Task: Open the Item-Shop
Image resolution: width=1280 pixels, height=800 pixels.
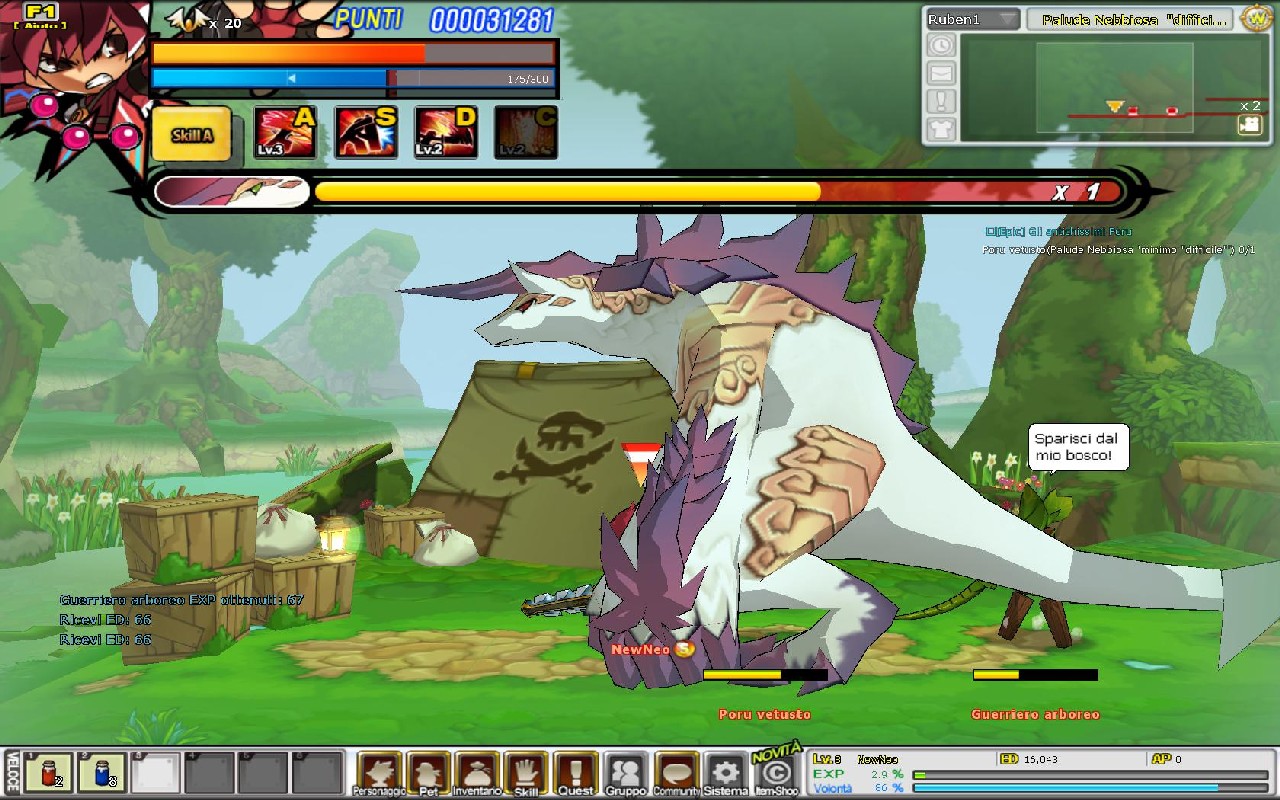Action: click(x=775, y=773)
